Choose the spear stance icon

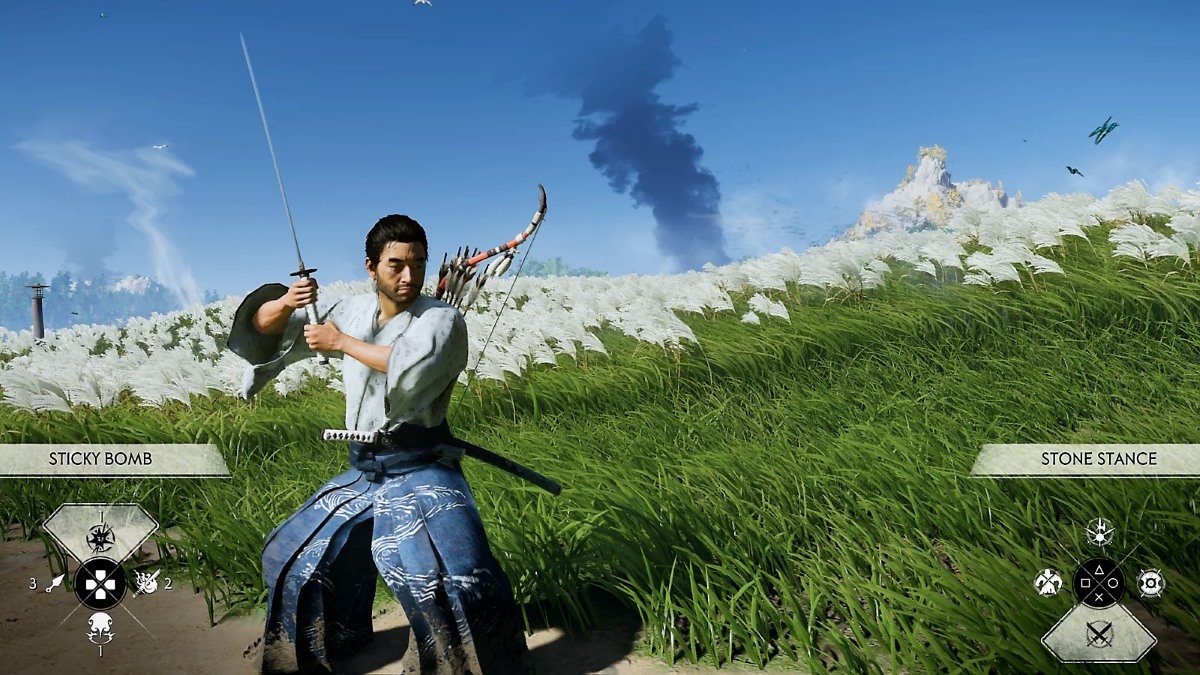click(x=1099, y=532)
